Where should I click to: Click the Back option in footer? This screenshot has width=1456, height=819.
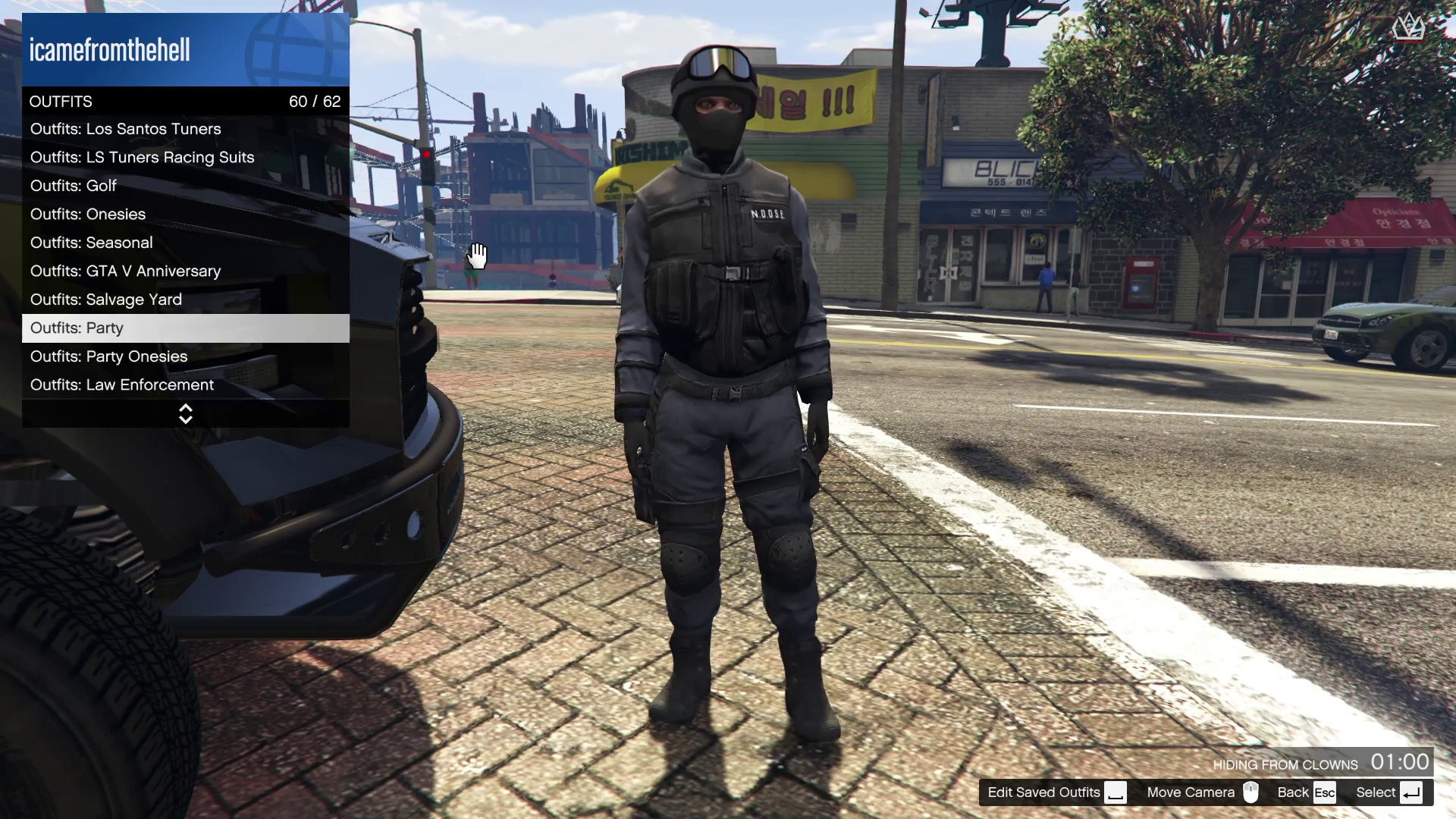(x=1305, y=792)
